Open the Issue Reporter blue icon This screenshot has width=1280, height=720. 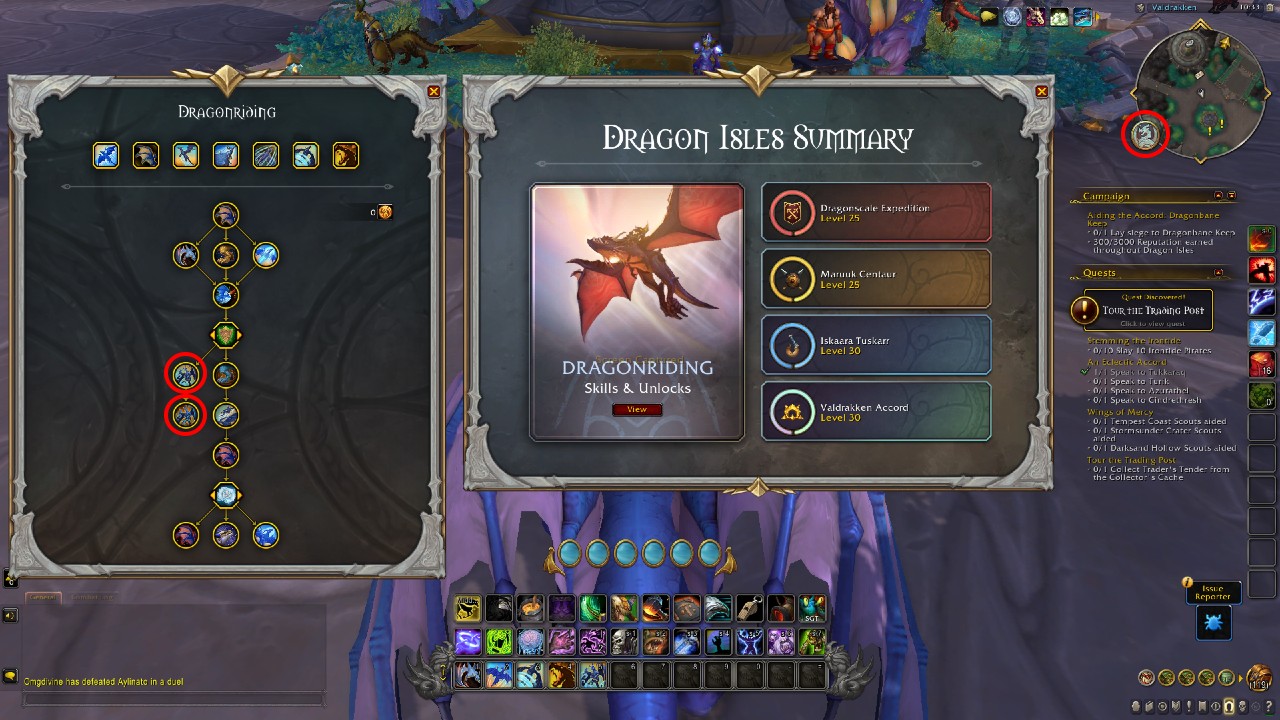[x=1213, y=622]
